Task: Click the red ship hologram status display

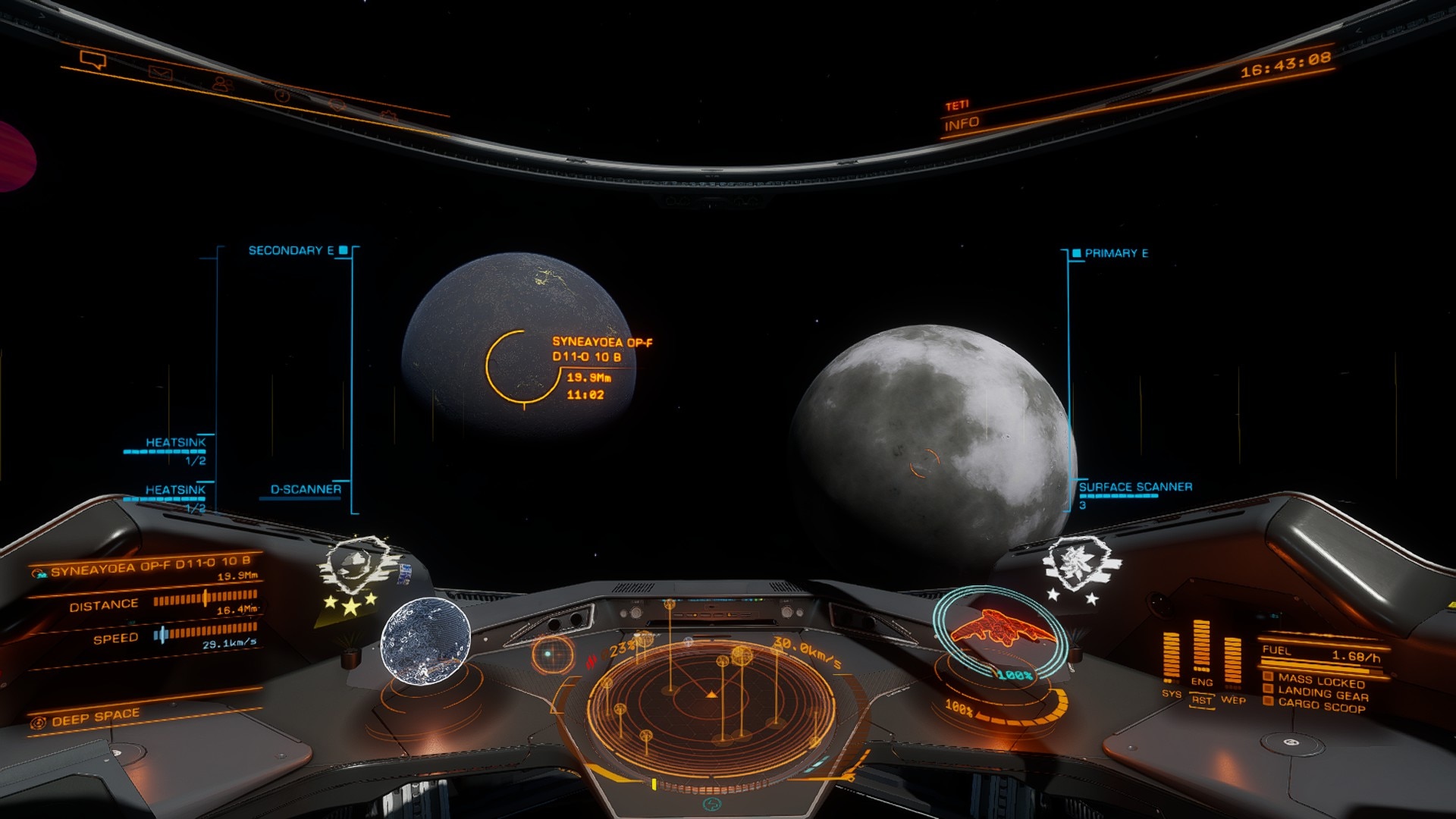Action: tap(999, 629)
